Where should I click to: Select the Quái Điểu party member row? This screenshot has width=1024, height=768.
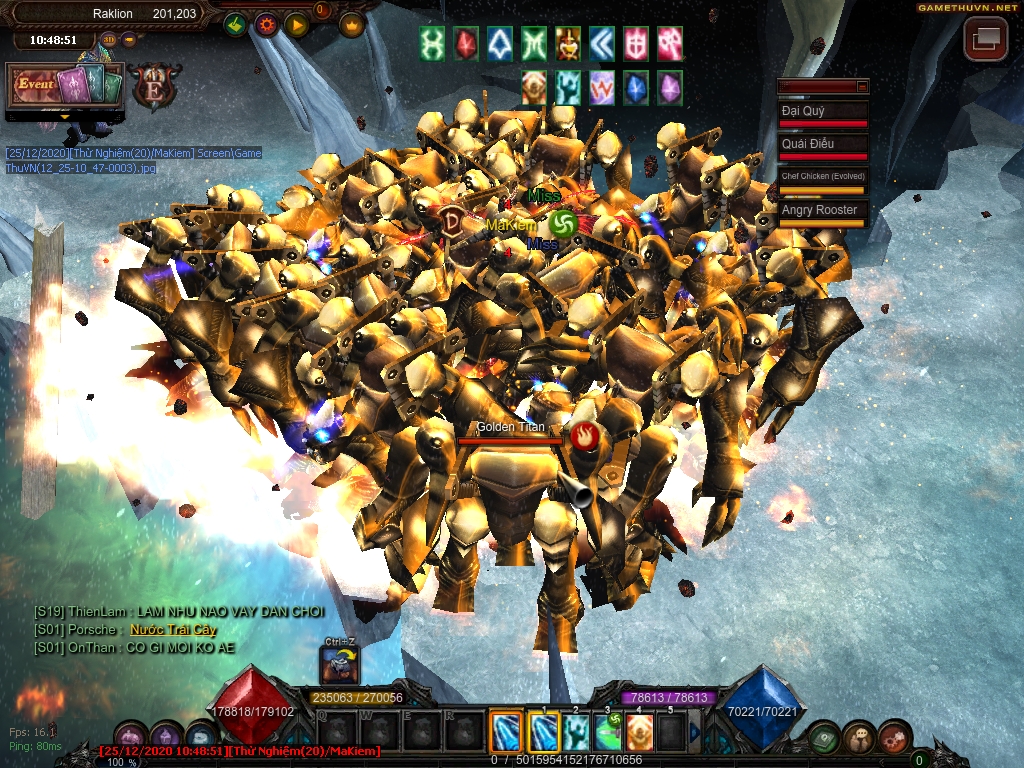[823, 146]
